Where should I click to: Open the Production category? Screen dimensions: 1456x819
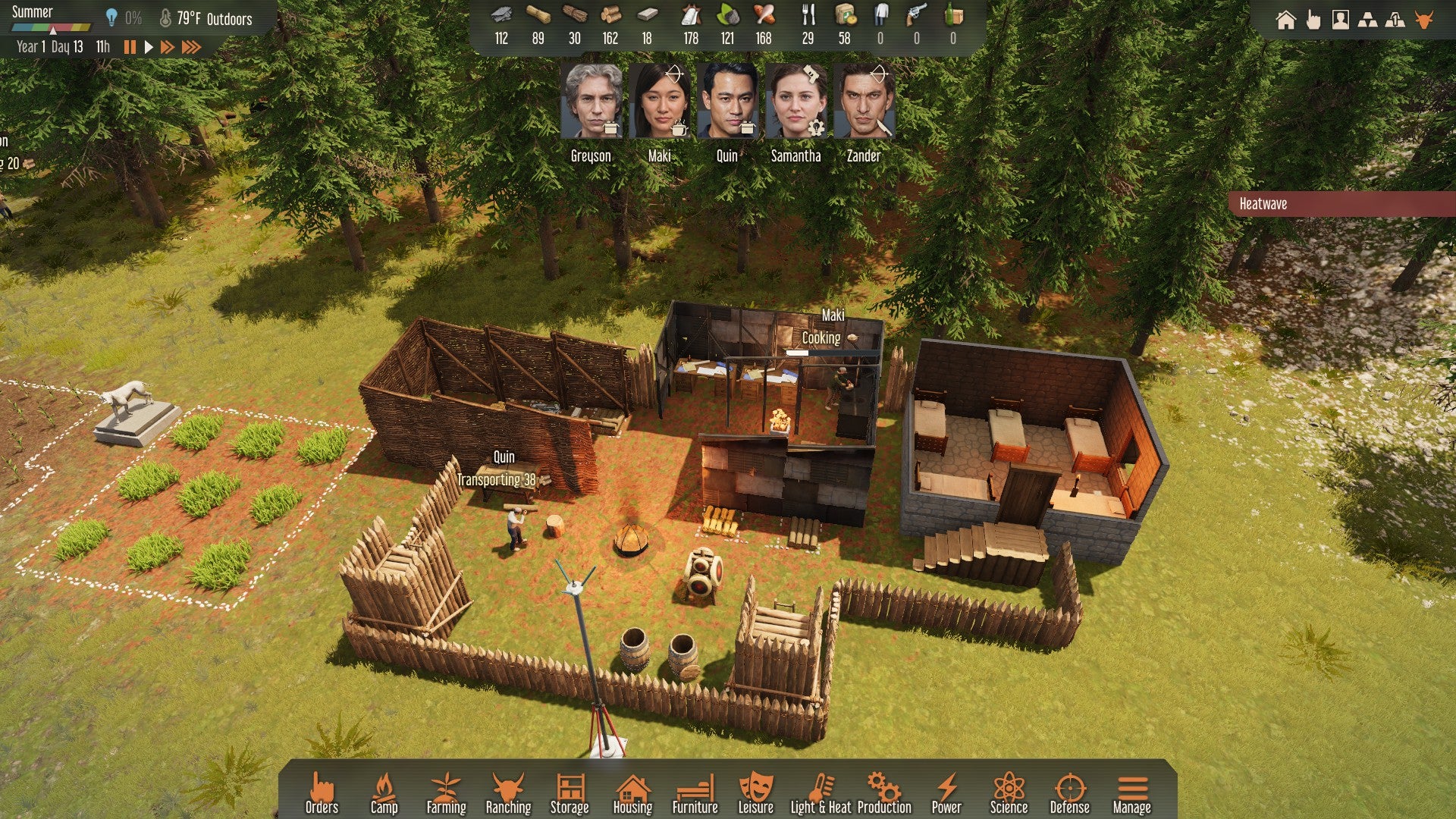click(884, 793)
